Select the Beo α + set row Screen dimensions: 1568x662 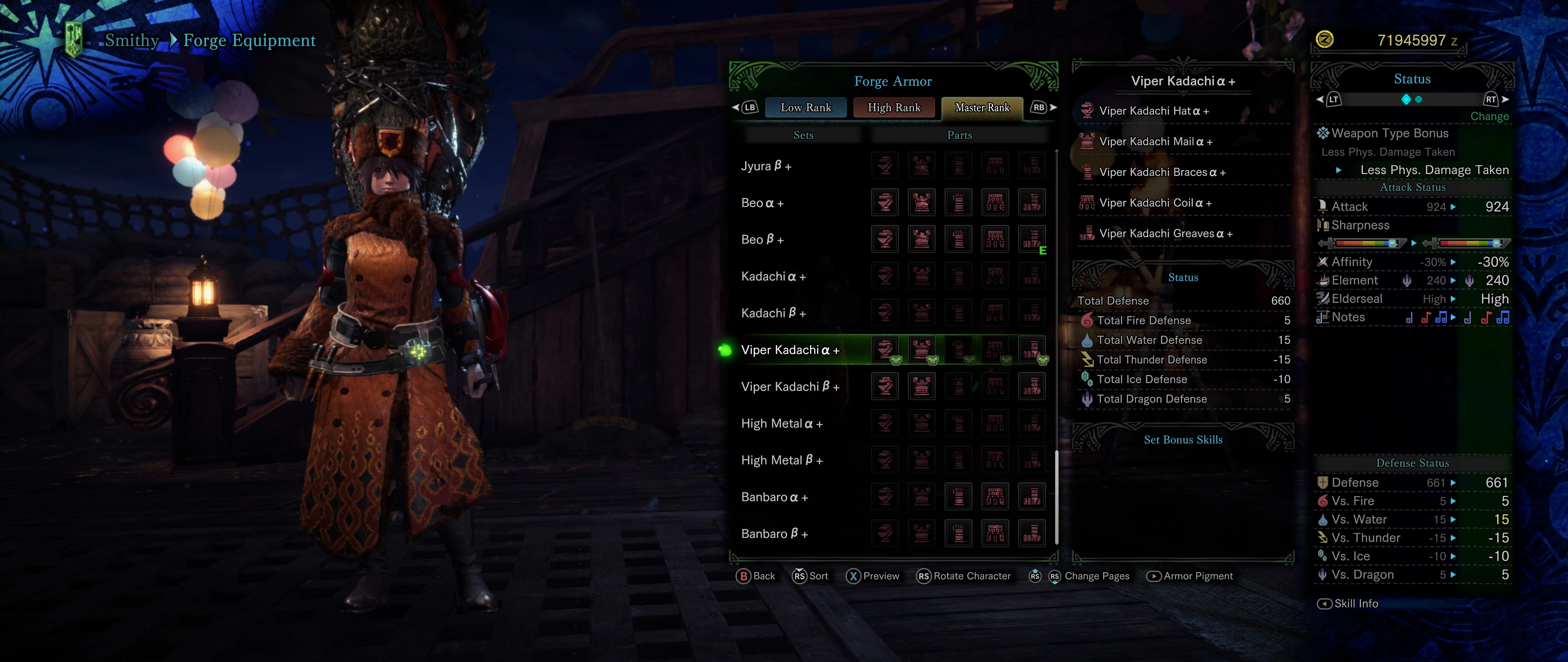762,203
